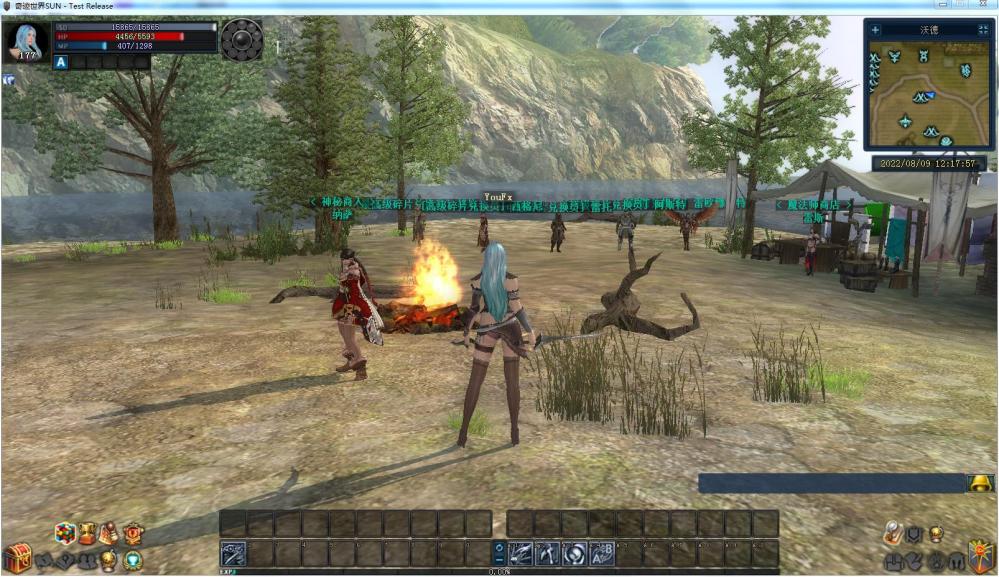Click the blue-haired character portrait

[25, 42]
